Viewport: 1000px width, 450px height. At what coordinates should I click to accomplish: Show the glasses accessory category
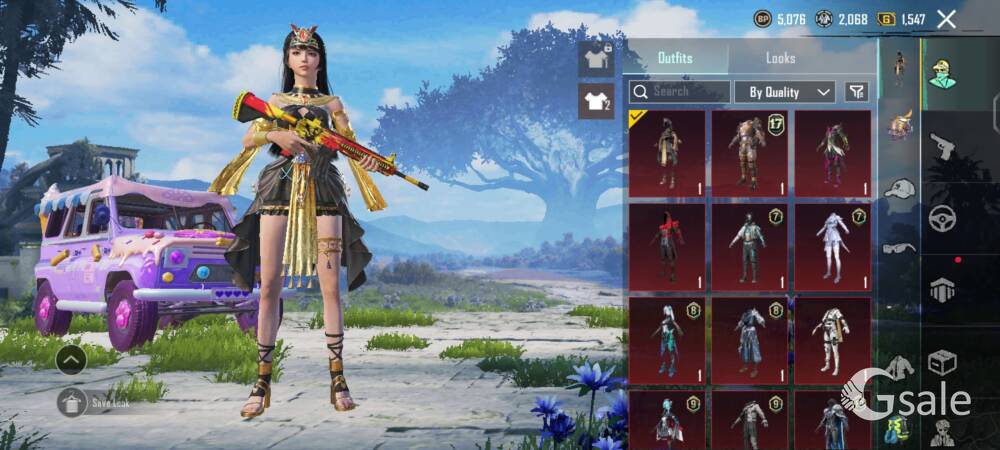click(900, 248)
